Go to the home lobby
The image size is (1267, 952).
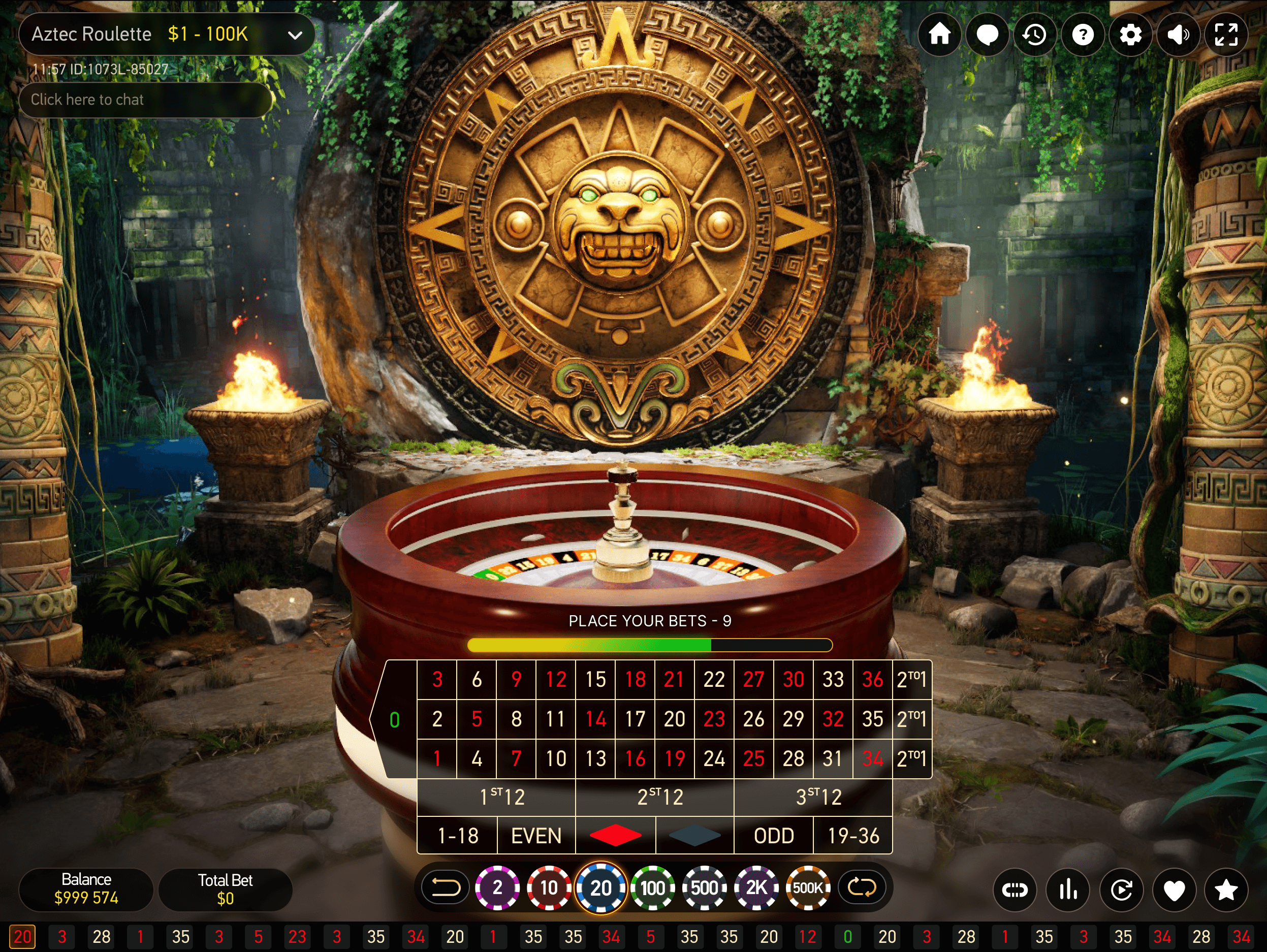click(x=939, y=35)
